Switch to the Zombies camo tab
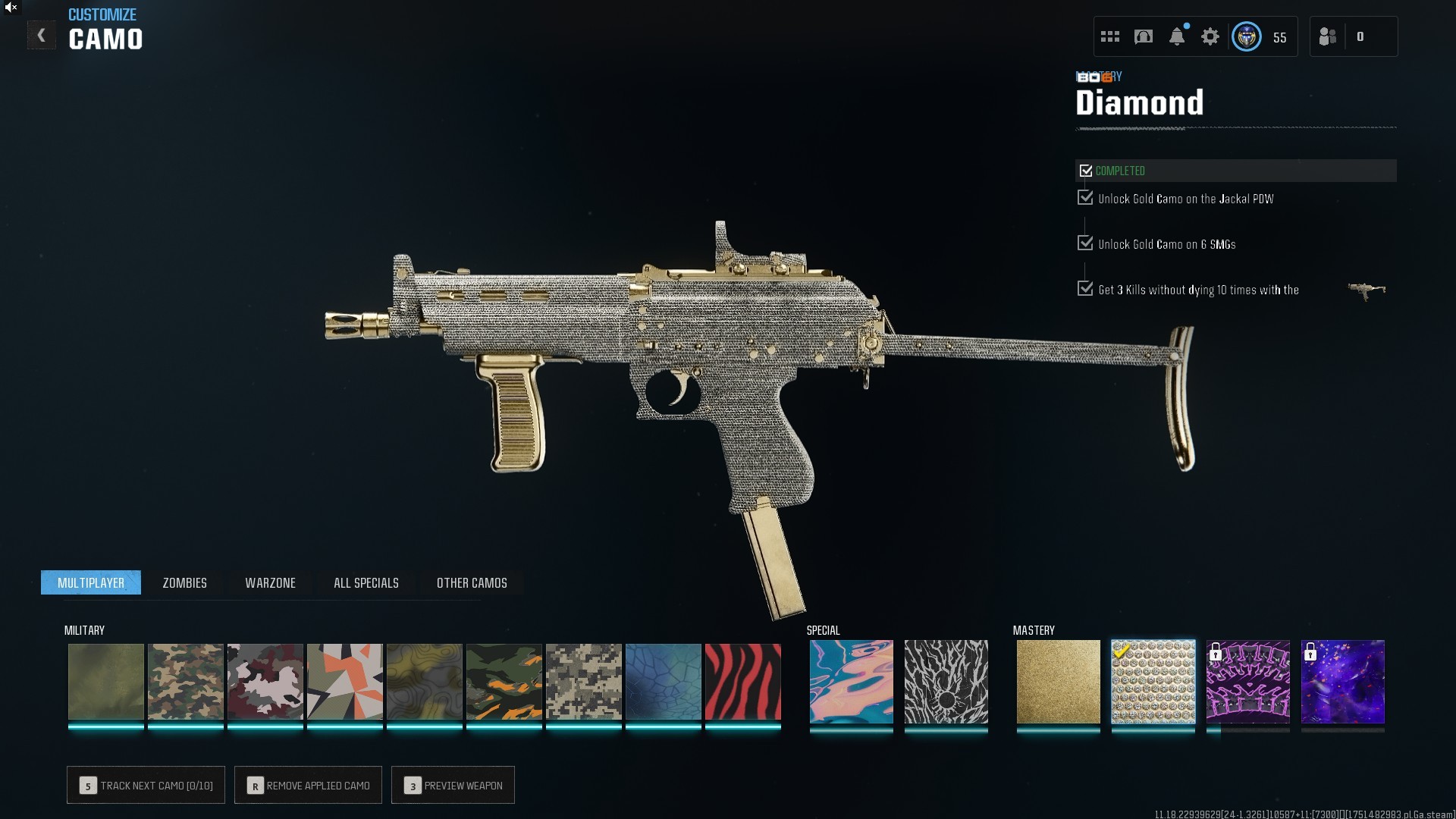1456x819 pixels. pyautogui.click(x=184, y=582)
